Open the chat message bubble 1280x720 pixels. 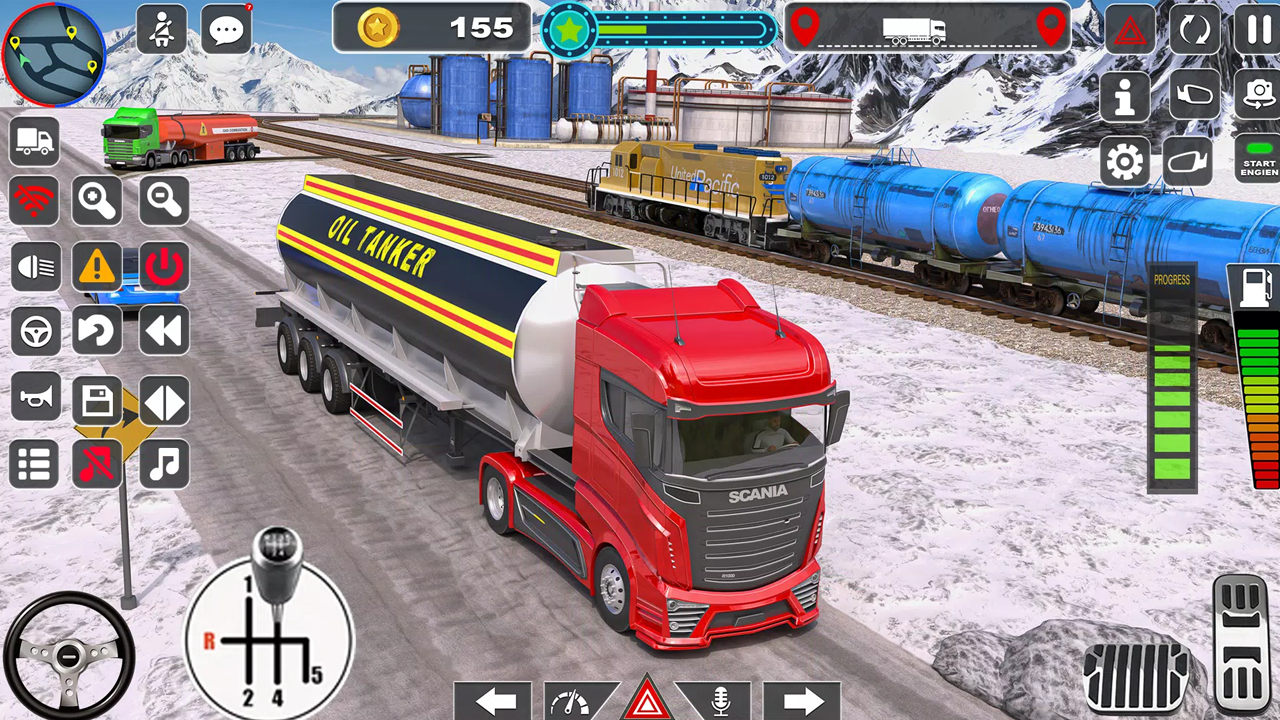[226, 28]
